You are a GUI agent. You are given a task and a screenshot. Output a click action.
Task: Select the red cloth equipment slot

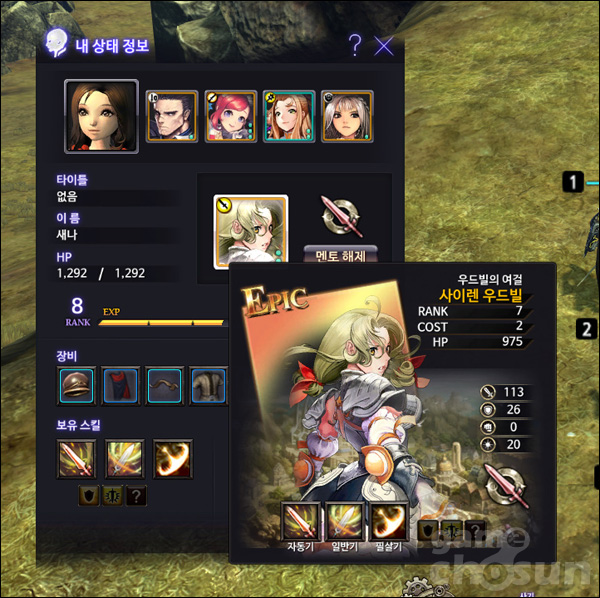120,385
